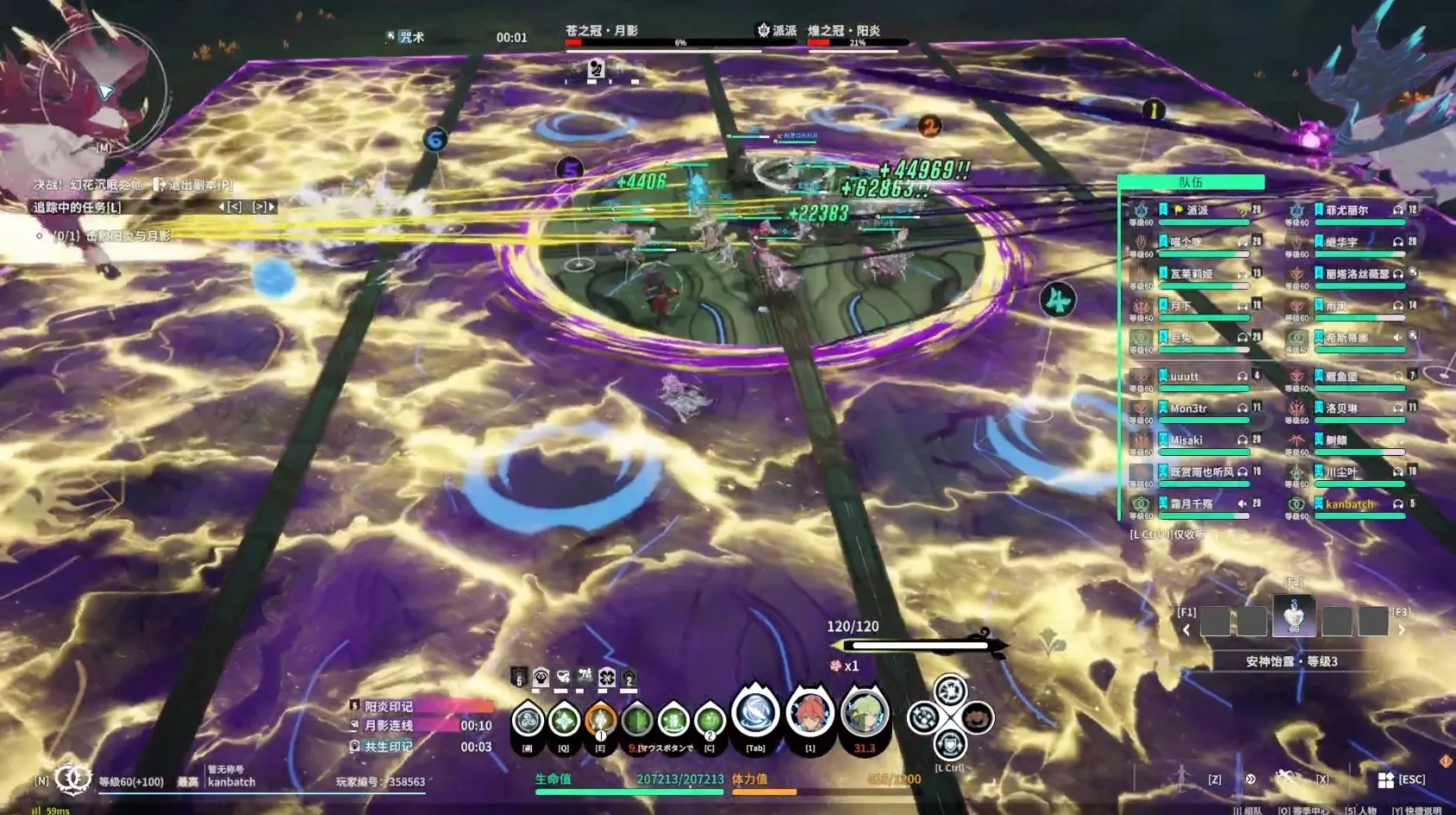Viewport: 1456px width, 815px height.
Task: Select team member Mon3tr in the party list
Action: 1188,408
